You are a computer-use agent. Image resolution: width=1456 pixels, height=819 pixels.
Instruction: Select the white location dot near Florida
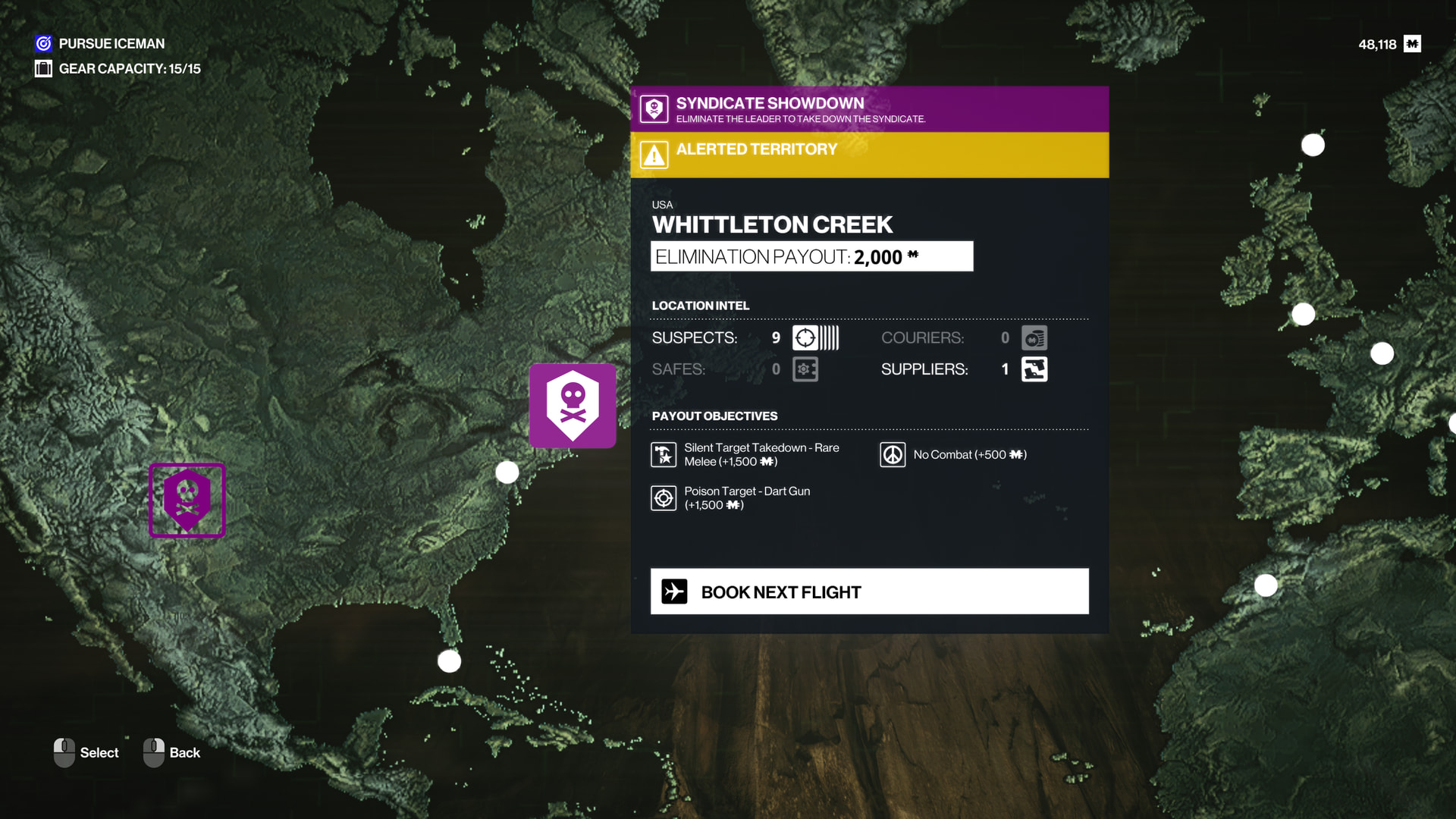450,661
